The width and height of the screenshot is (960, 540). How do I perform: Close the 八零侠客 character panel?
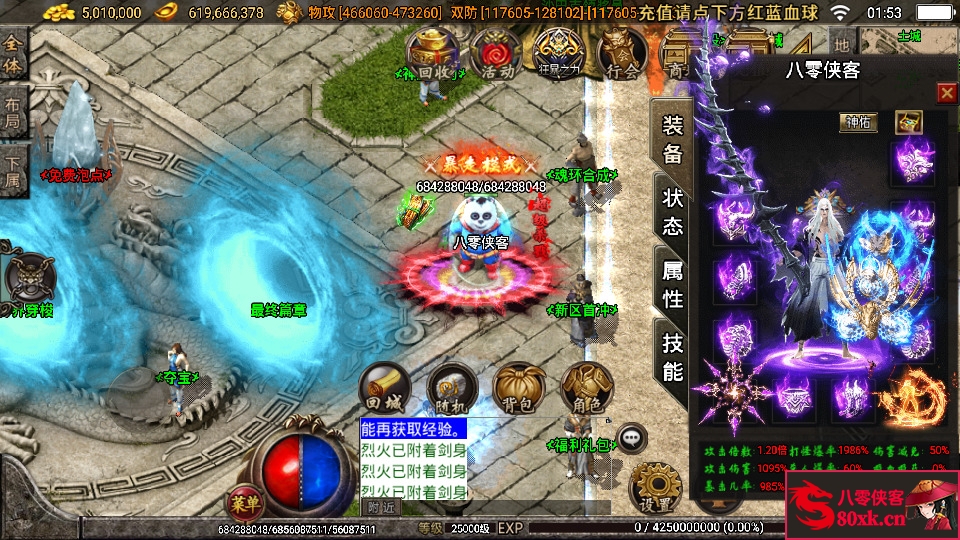tap(946, 93)
